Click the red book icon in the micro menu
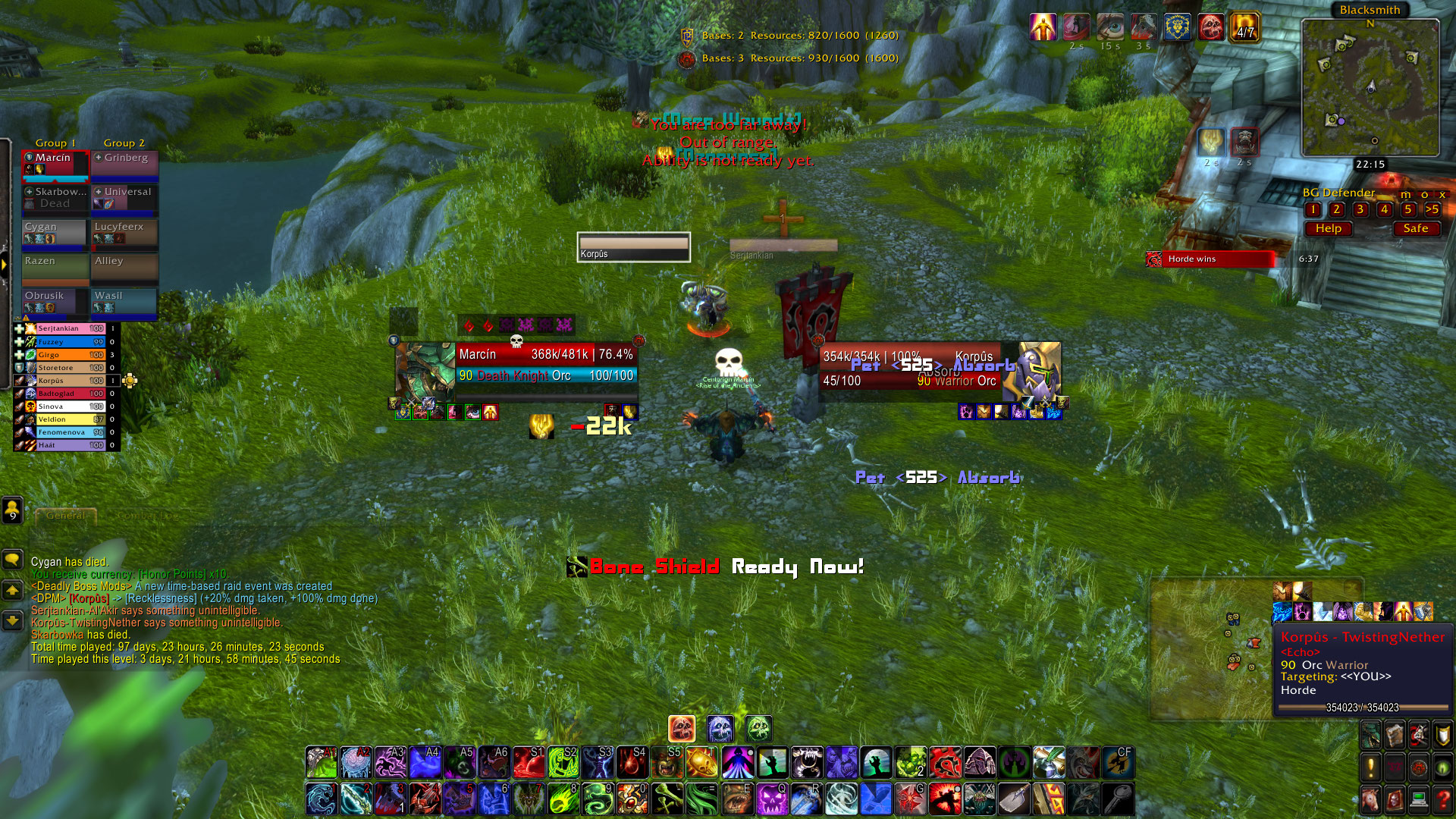This screenshot has height=819, width=1456. [1395, 800]
